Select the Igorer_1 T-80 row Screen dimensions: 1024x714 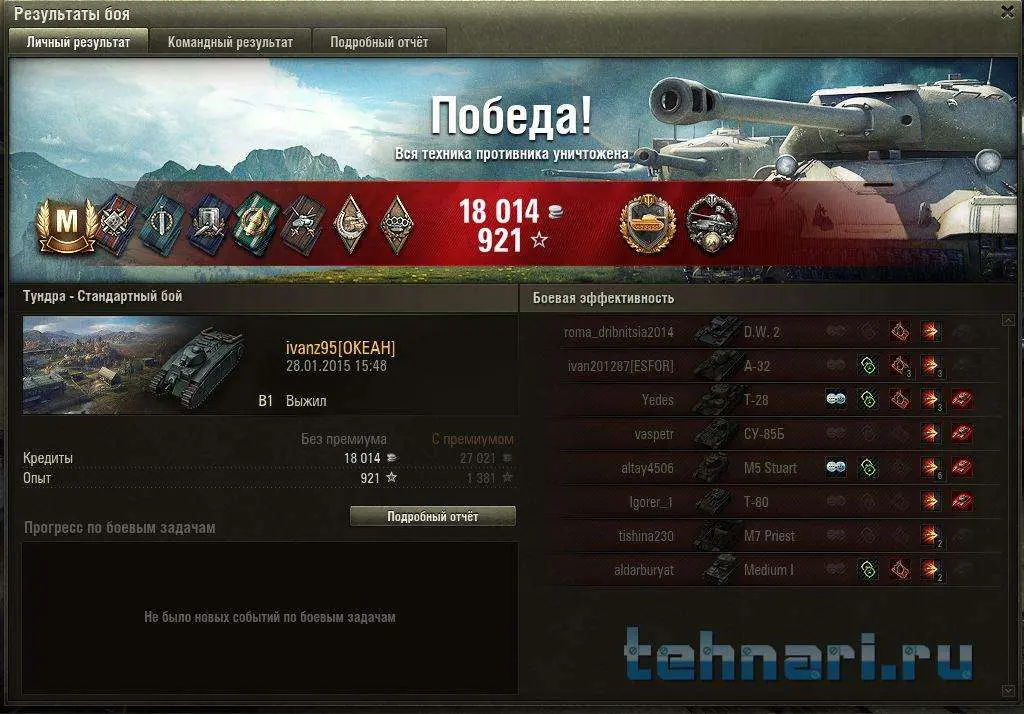[760, 502]
